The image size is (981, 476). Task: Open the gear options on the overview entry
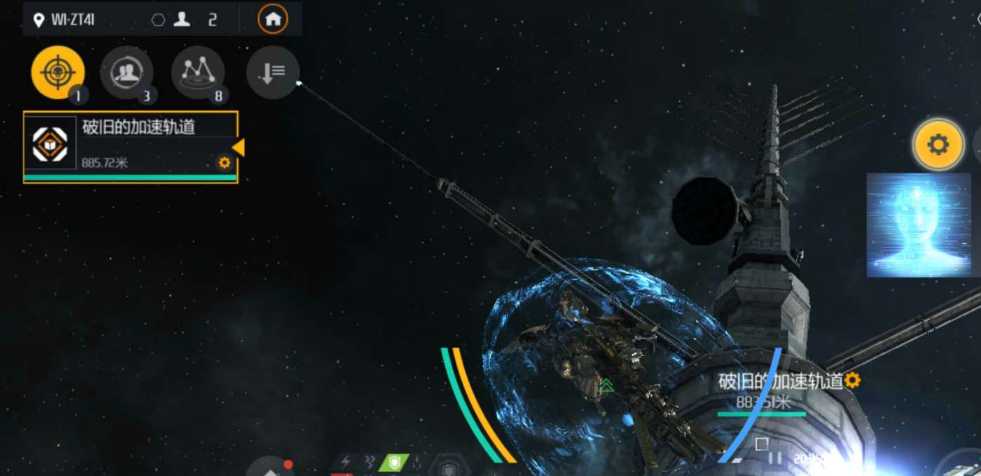click(x=224, y=163)
